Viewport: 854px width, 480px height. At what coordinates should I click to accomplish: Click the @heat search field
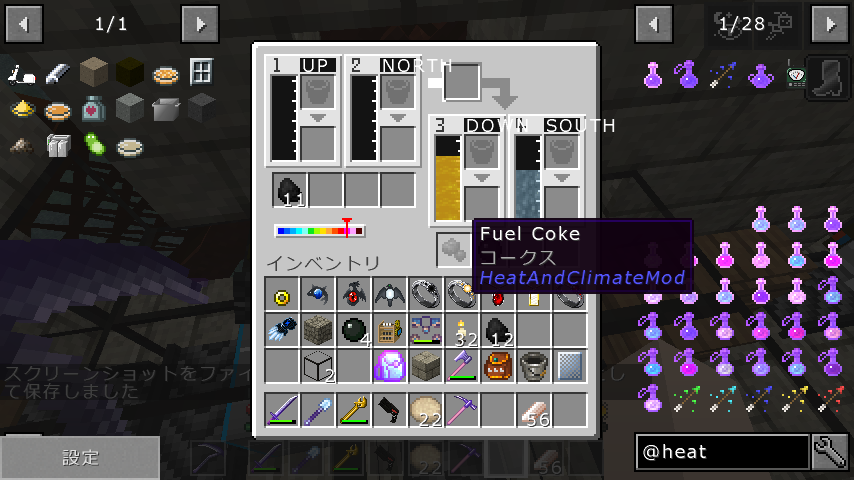(722, 452)
